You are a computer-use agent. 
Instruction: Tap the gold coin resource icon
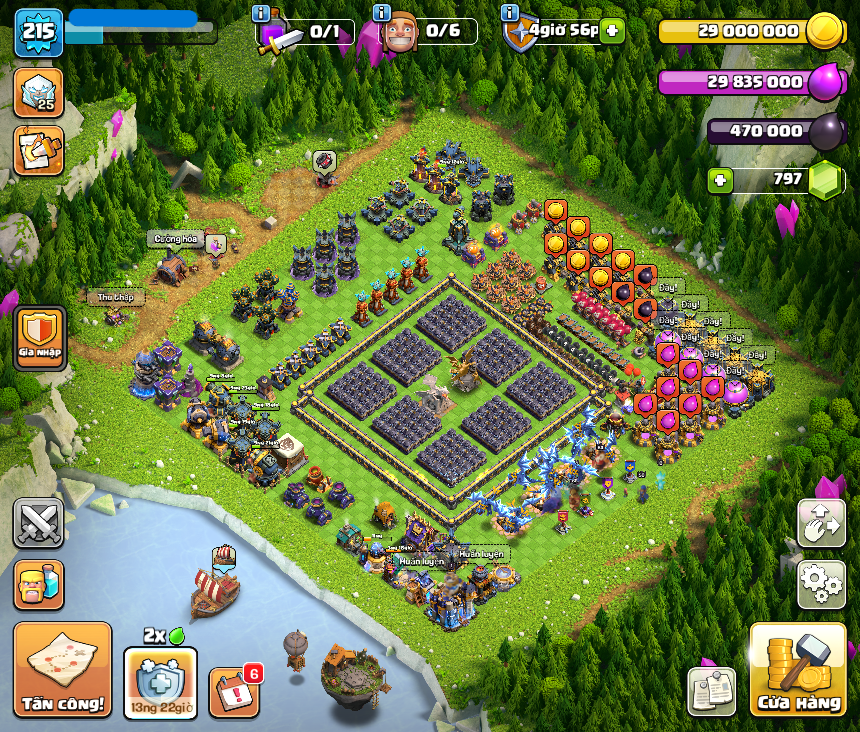[x=825, y=30]
